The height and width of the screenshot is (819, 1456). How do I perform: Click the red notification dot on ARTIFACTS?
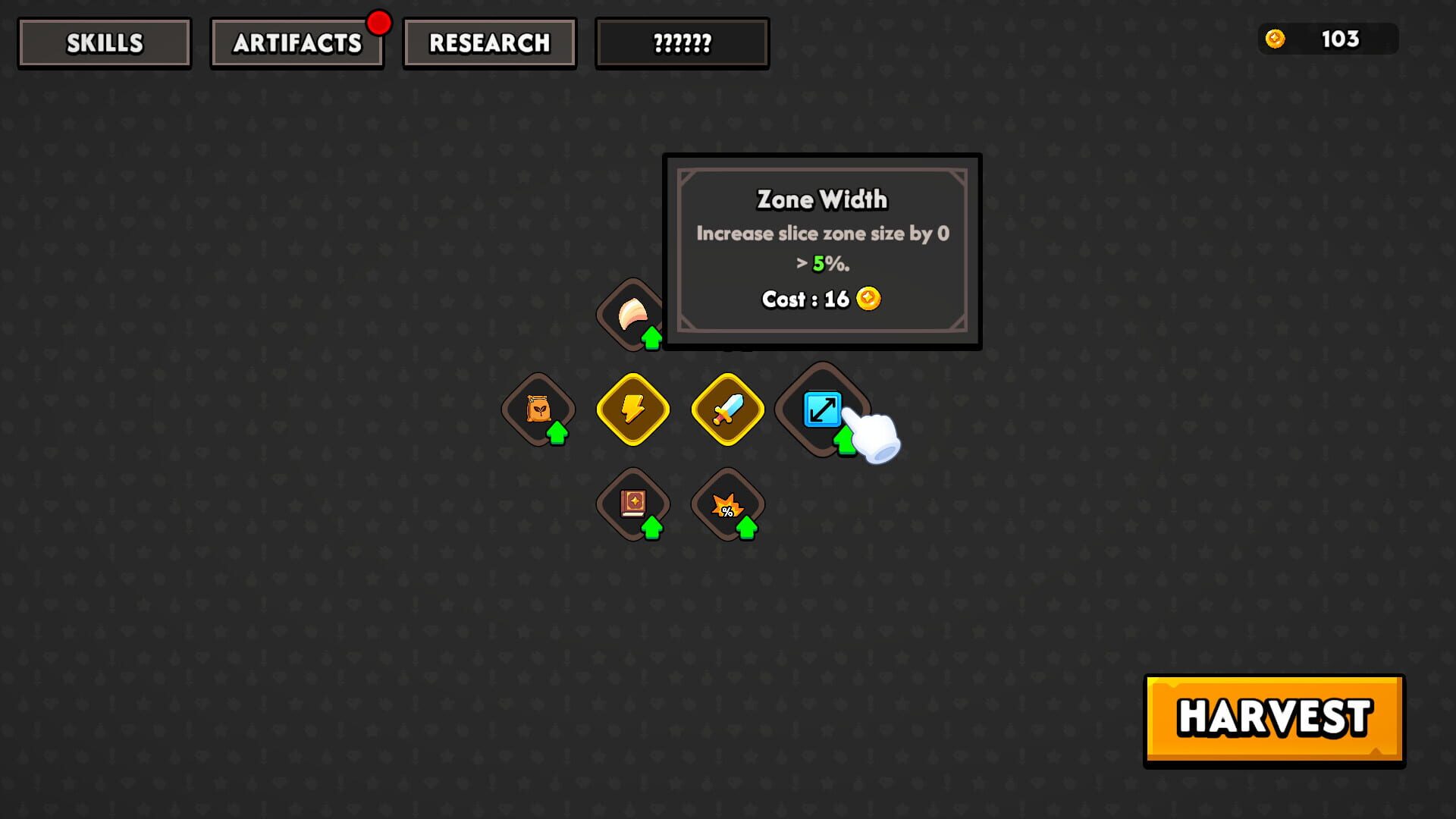379,23
